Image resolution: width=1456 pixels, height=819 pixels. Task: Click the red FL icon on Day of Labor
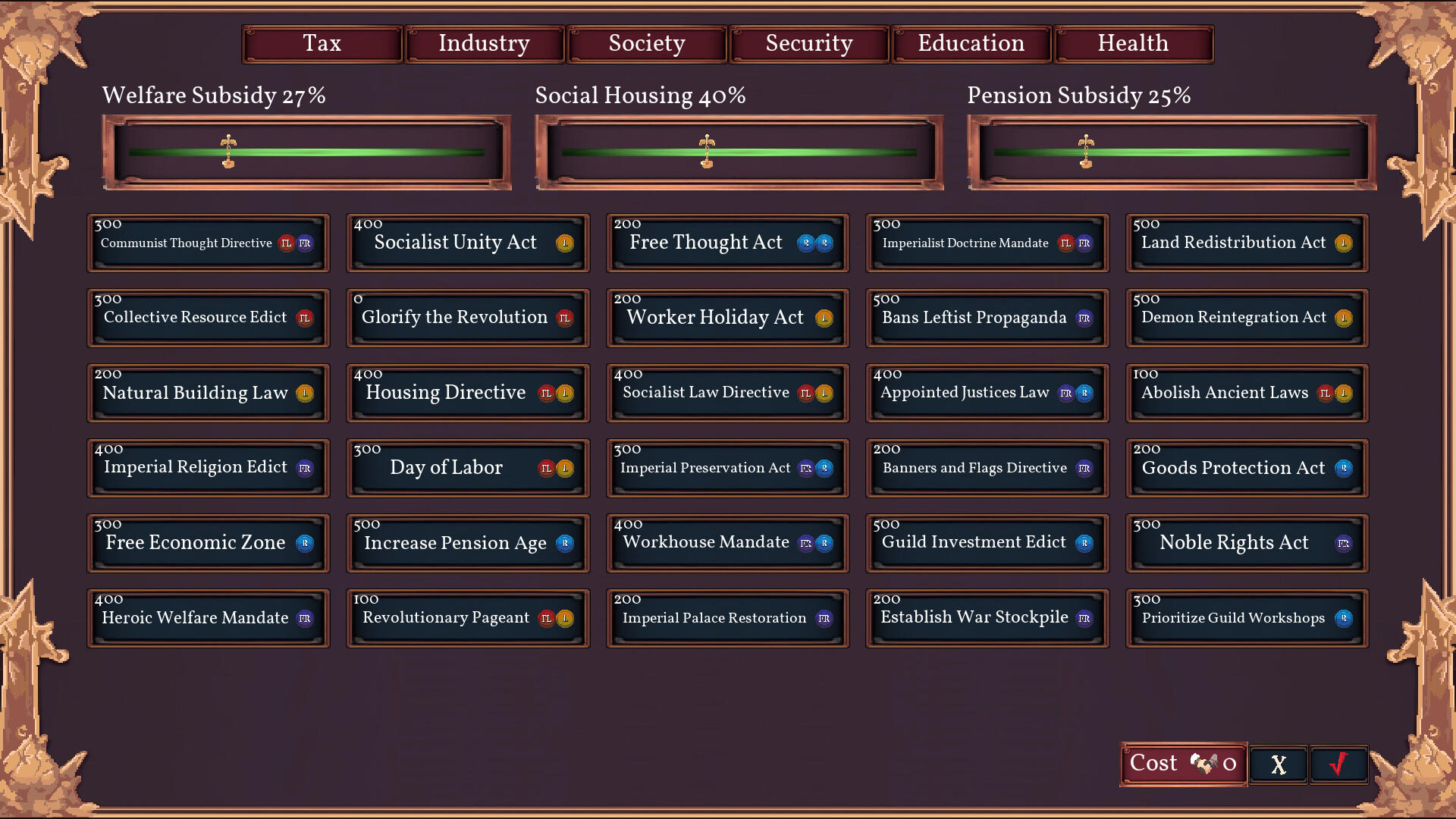click(x=547, y=468)
